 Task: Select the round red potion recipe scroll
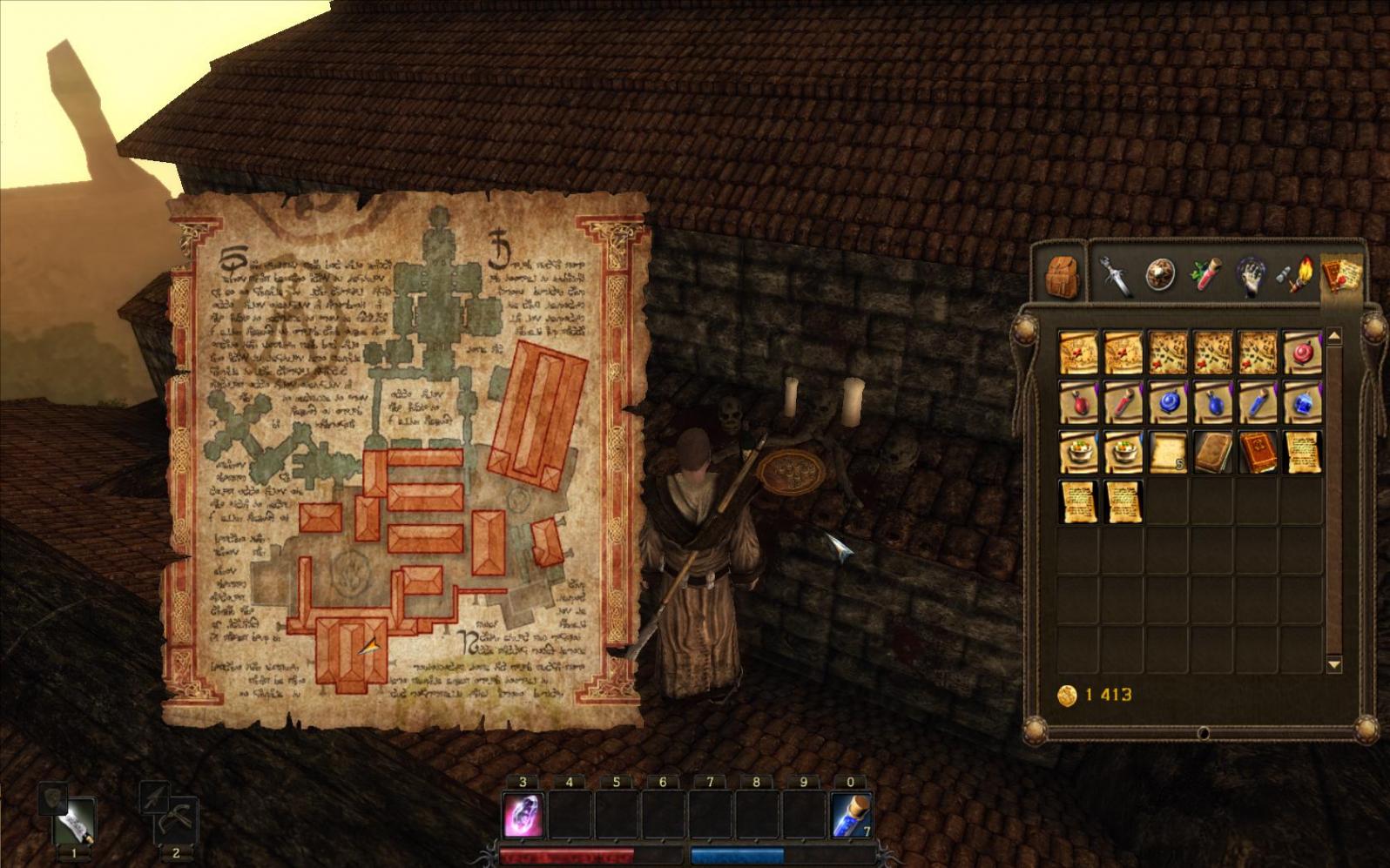(1303, 353)
